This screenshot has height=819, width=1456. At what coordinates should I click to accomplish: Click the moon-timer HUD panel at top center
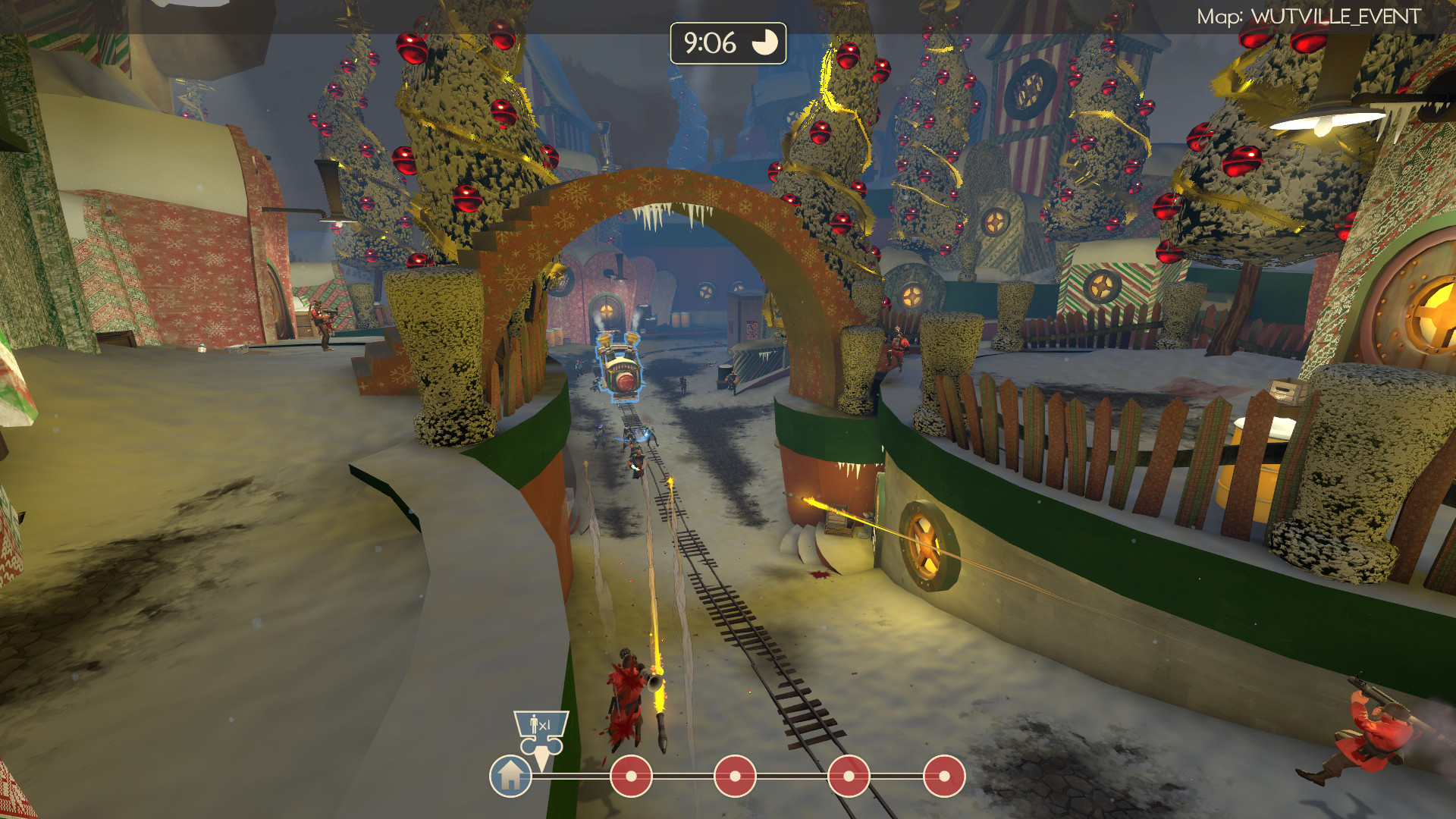point(726,43)
